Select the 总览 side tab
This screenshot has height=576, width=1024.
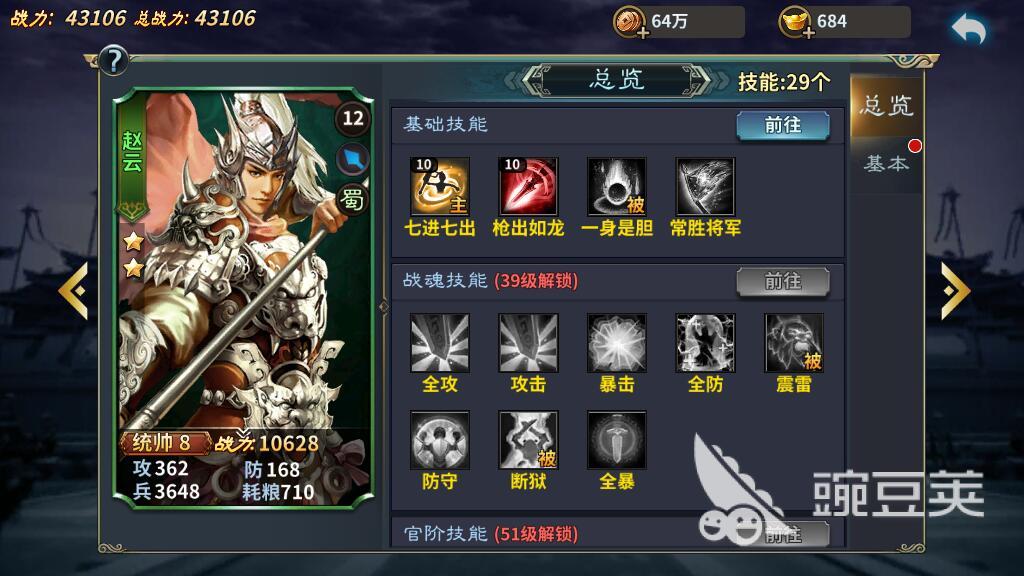point(886,106)
